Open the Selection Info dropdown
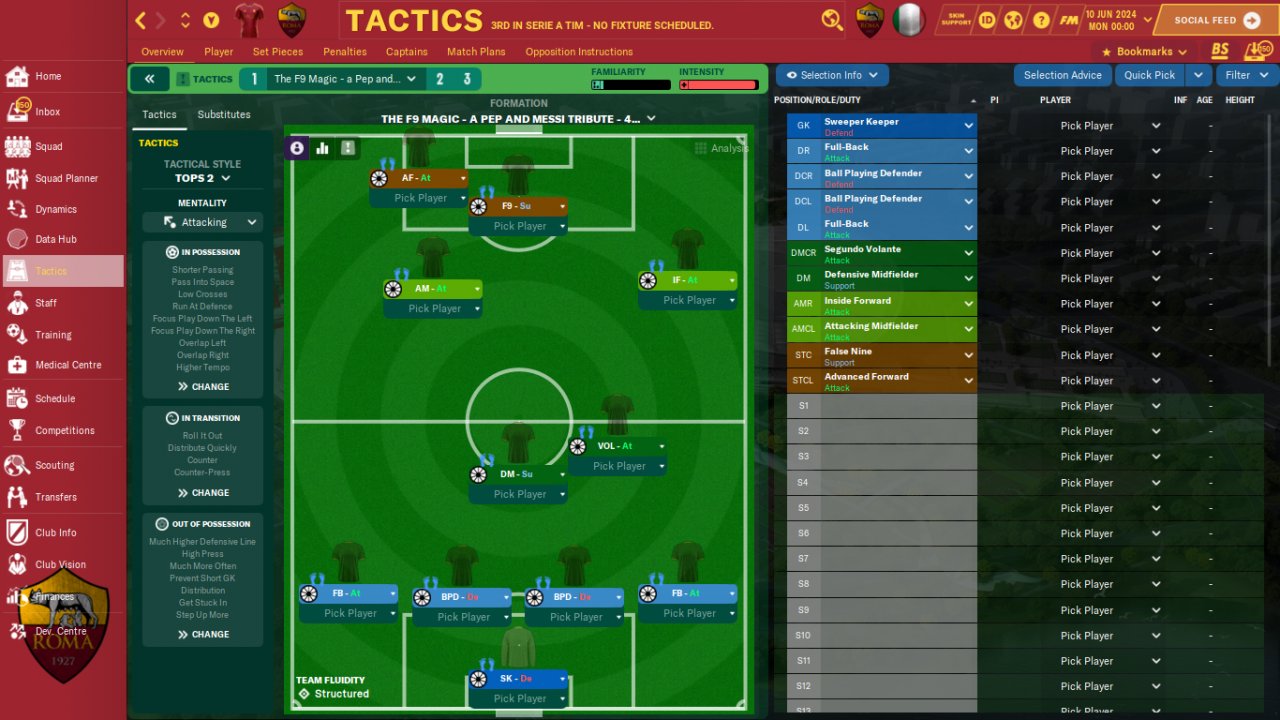This screenshot has height=720, width=1280. pos(831,75)
